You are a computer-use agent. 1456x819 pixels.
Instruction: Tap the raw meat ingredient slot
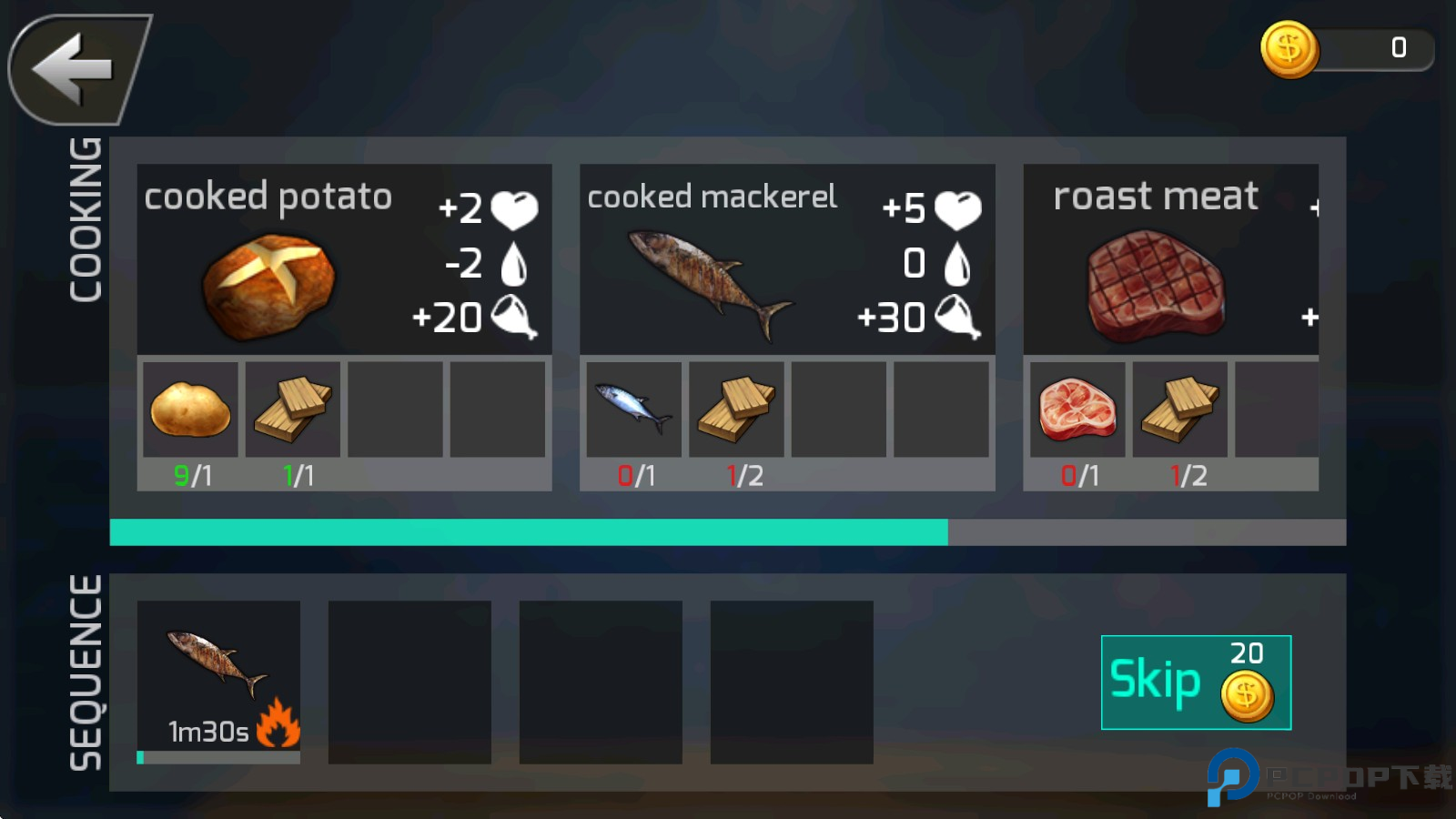1077,409
